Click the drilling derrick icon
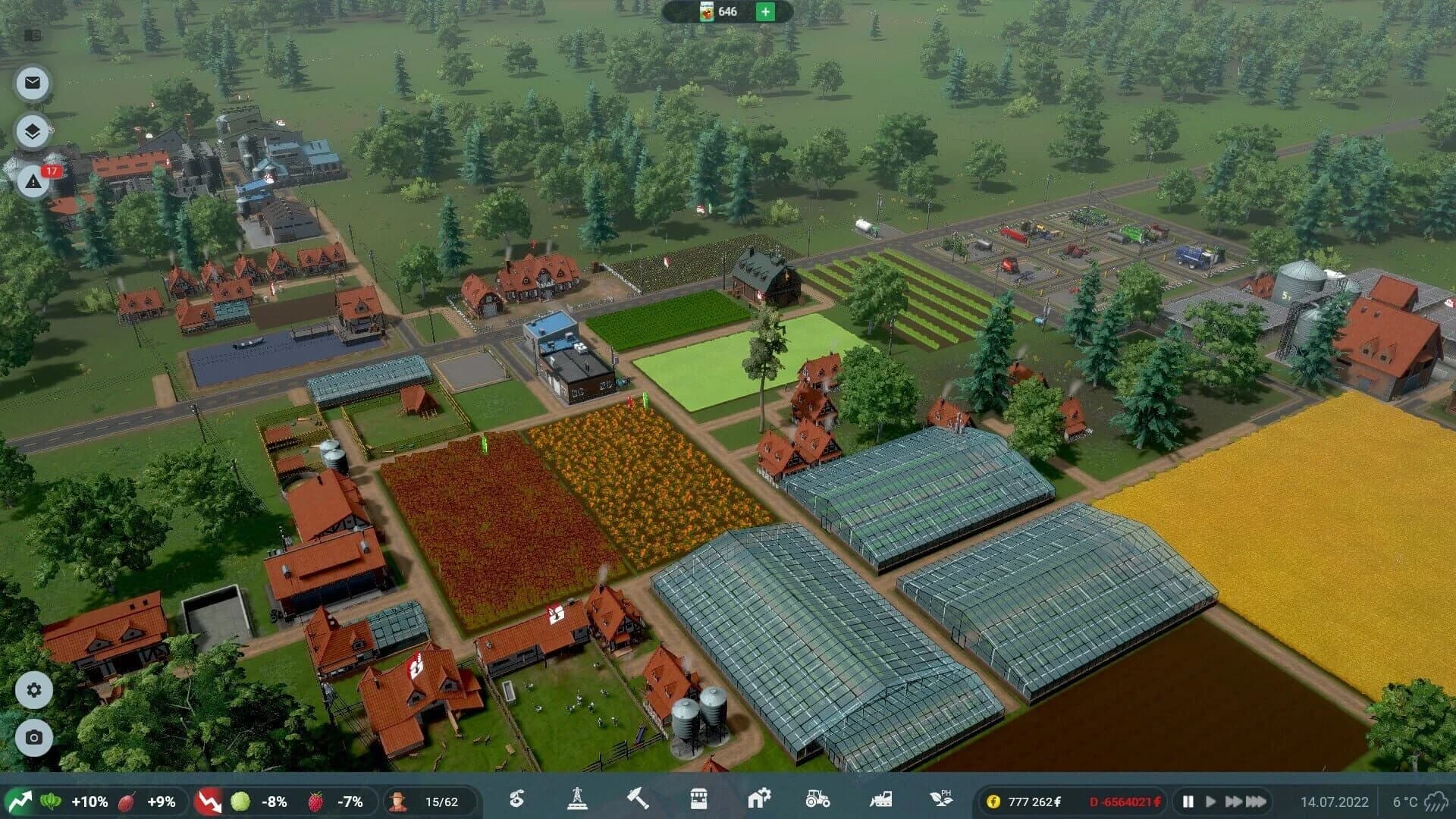Screen dimensions: 1456x819 (578, 799)
